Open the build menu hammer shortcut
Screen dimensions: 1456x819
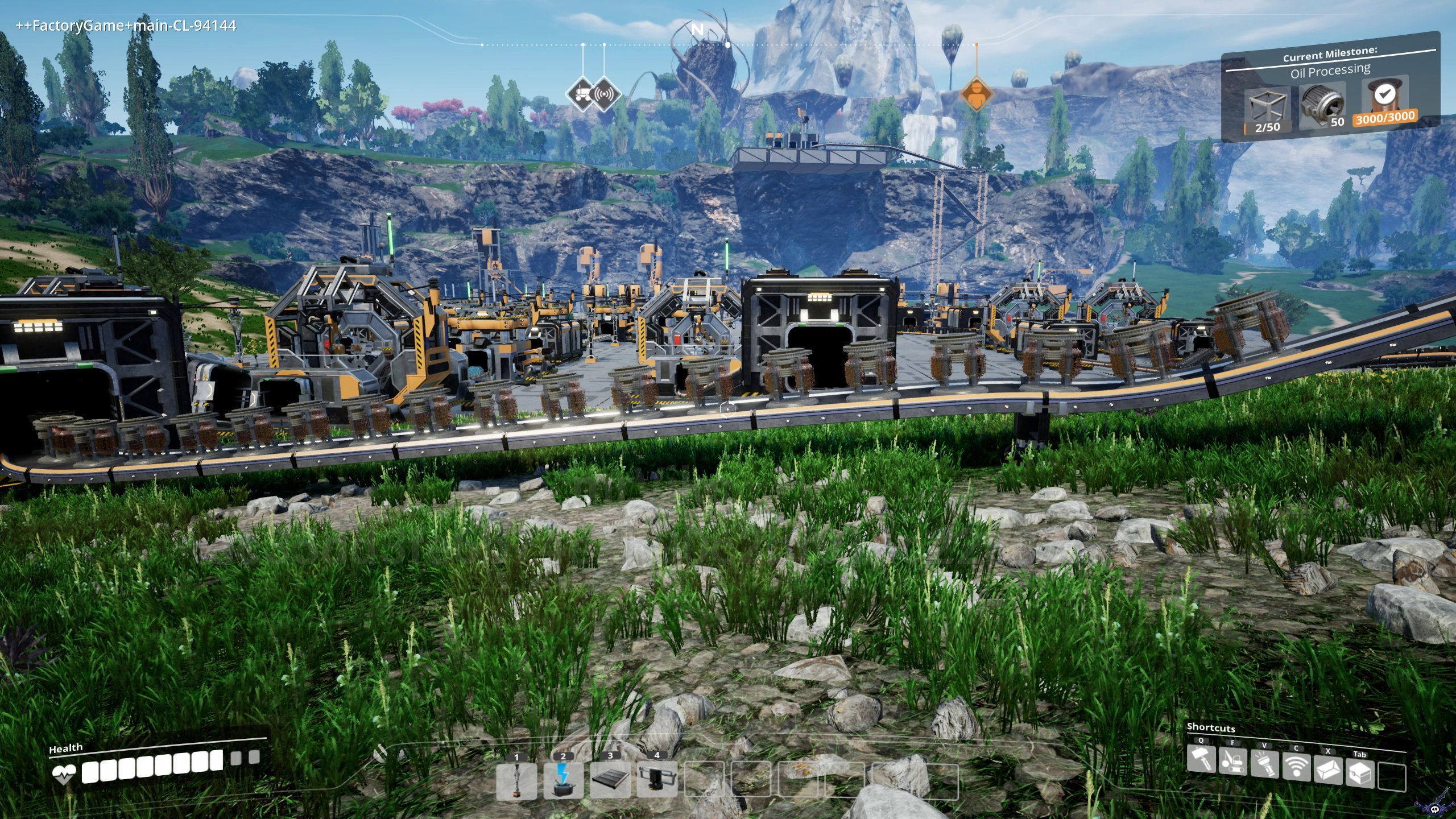click(x=1201, y=760)
